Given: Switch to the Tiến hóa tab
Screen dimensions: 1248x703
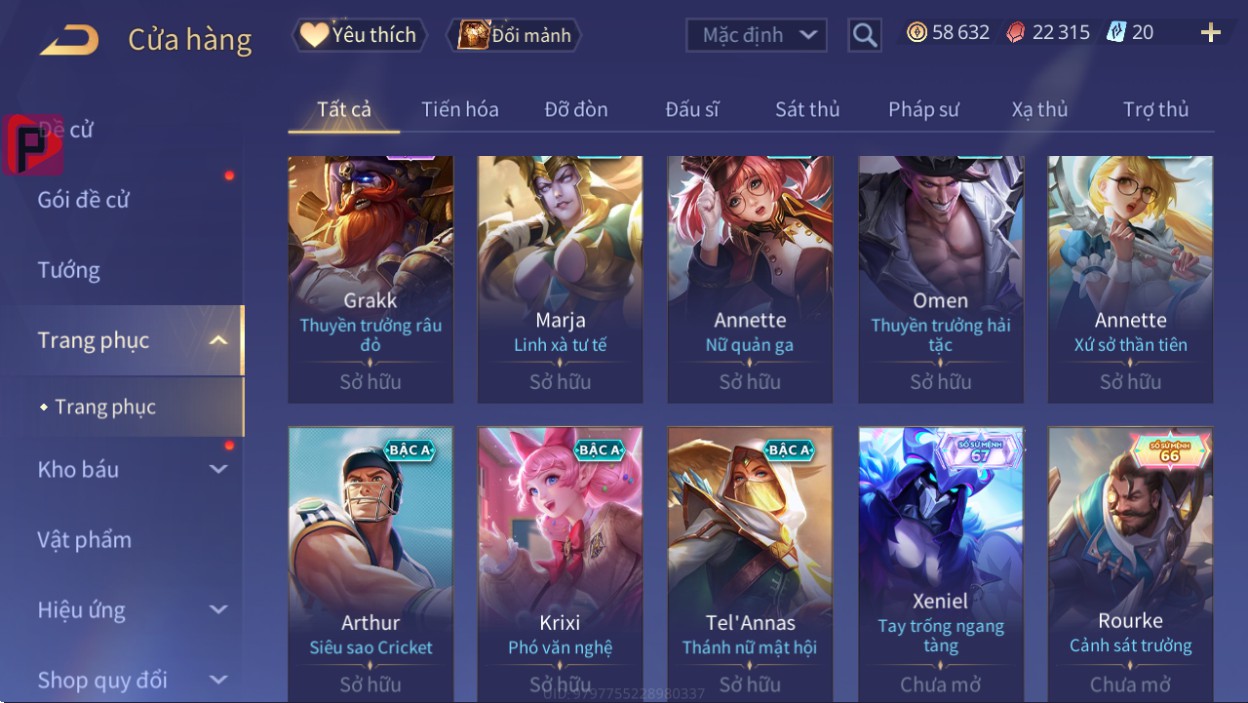Looking at the screenshot, I should coord(460,110).
